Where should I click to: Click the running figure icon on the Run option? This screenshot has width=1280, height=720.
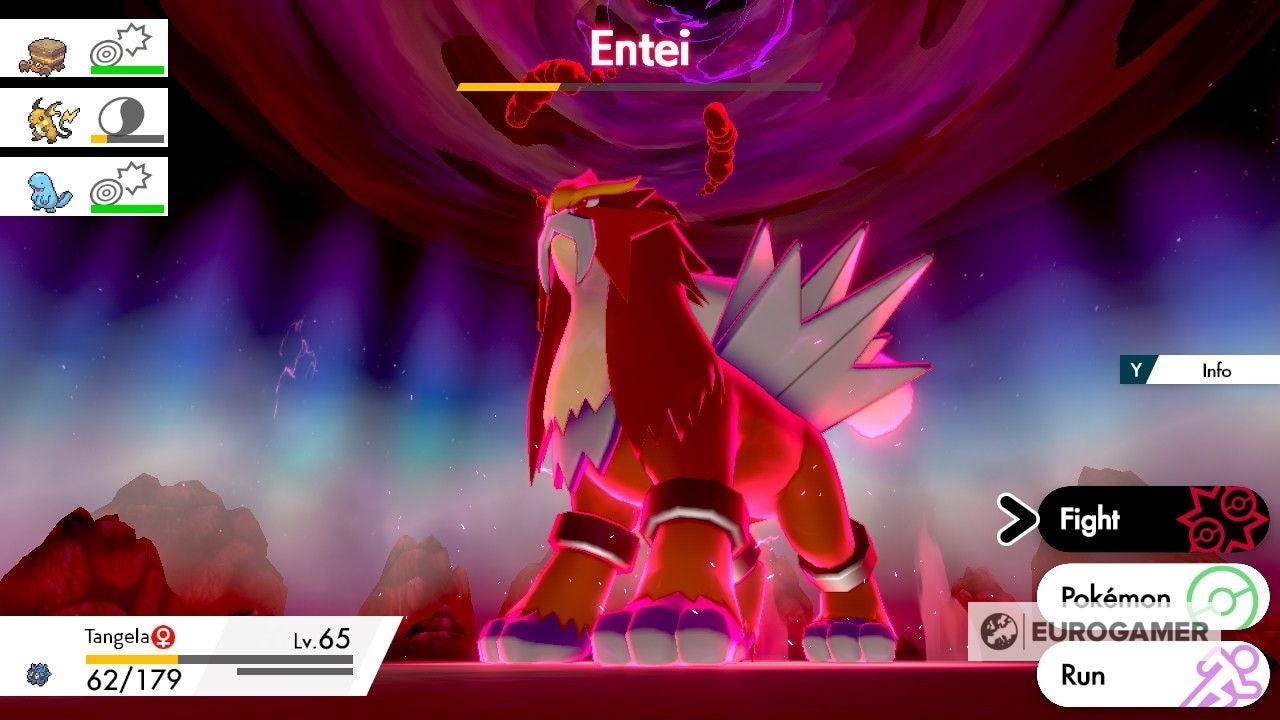tap(1224, 675)
